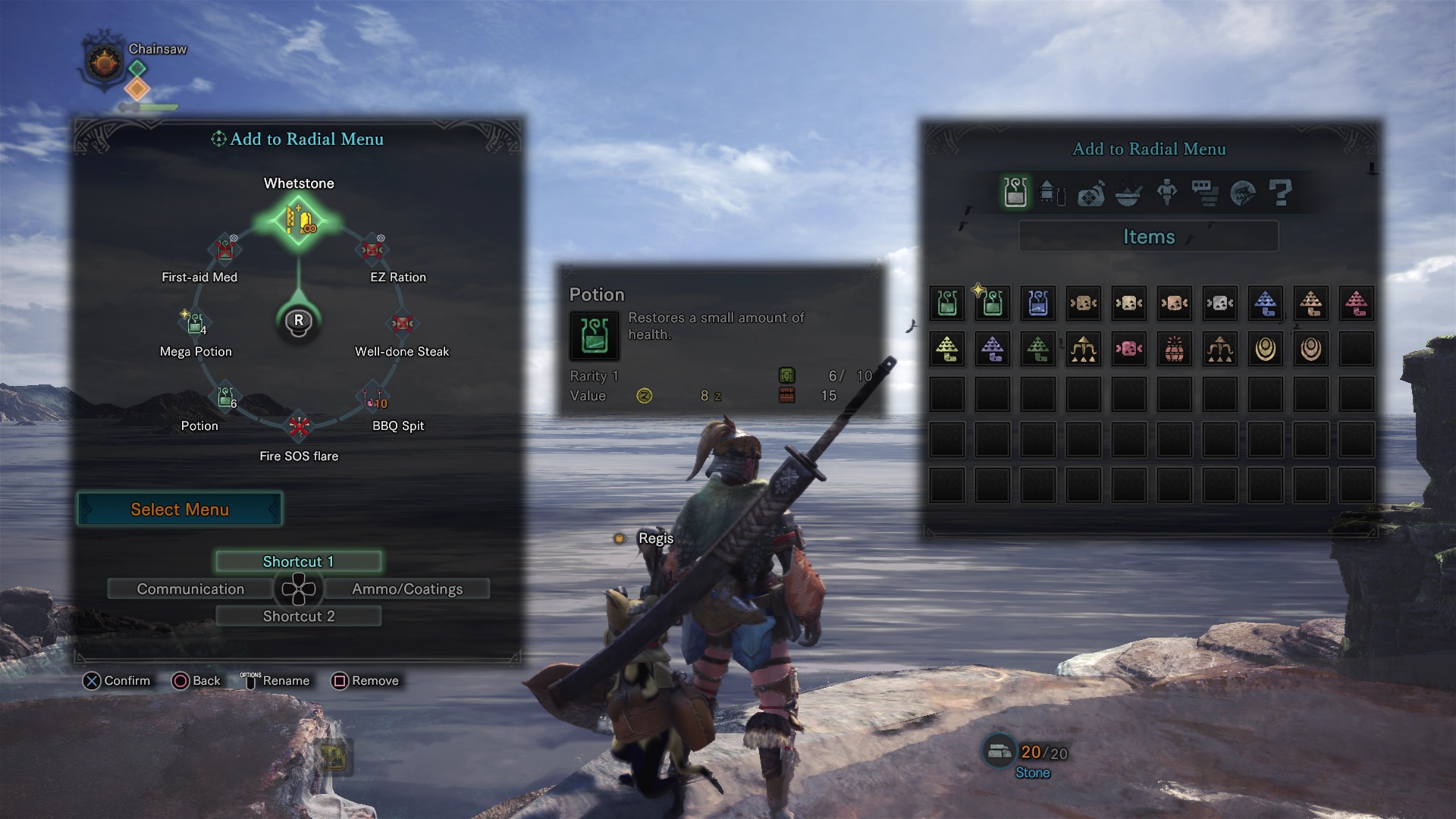Select the Fire SOS flare radial slot

click(x=299, y=428)
